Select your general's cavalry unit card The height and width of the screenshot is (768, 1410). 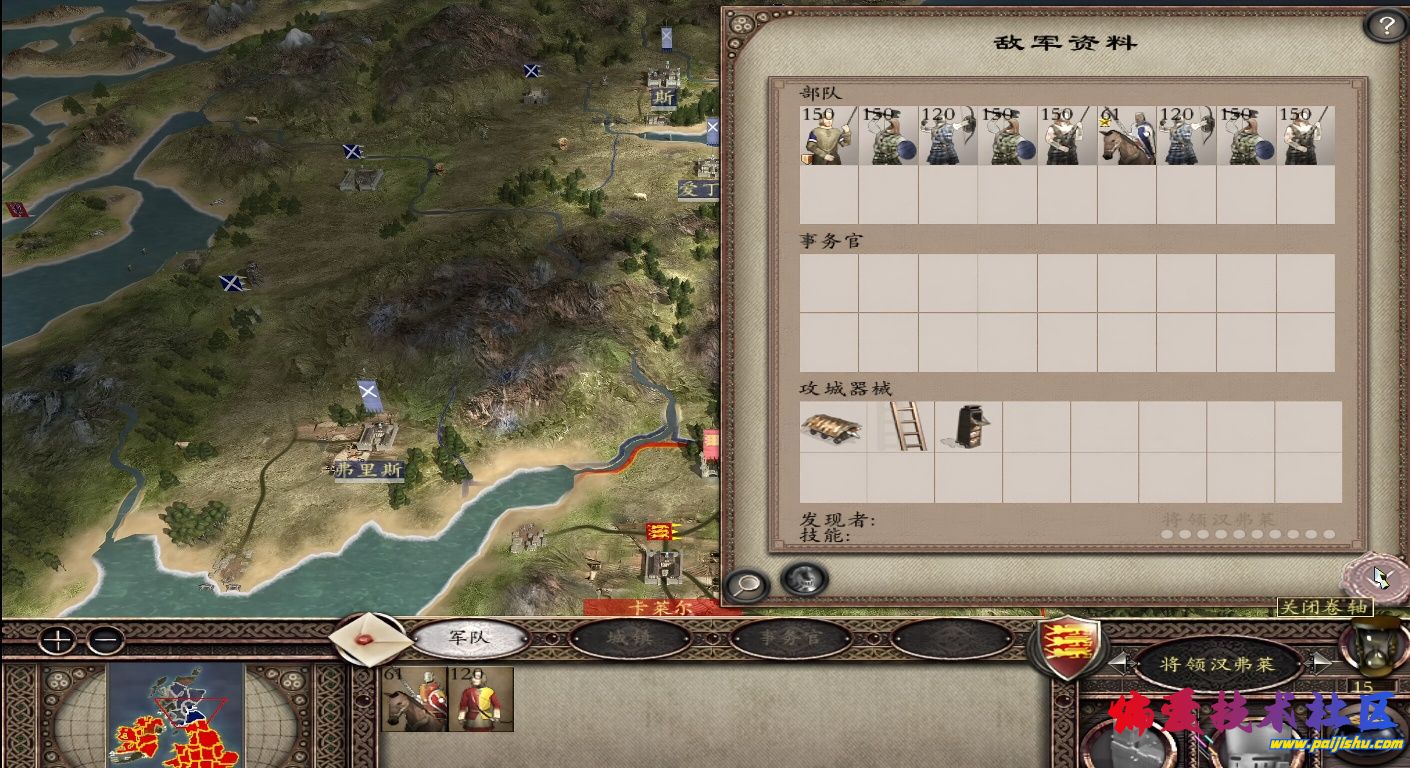[x=414, y=699]
